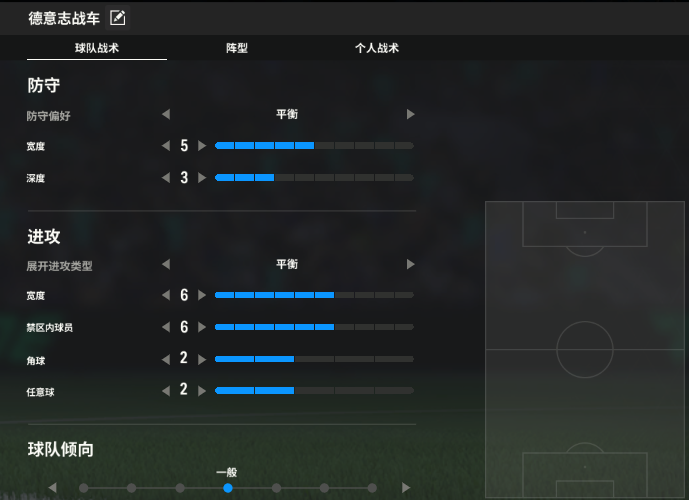
Task: Decrease 角球 value
Action: point(166,359)
